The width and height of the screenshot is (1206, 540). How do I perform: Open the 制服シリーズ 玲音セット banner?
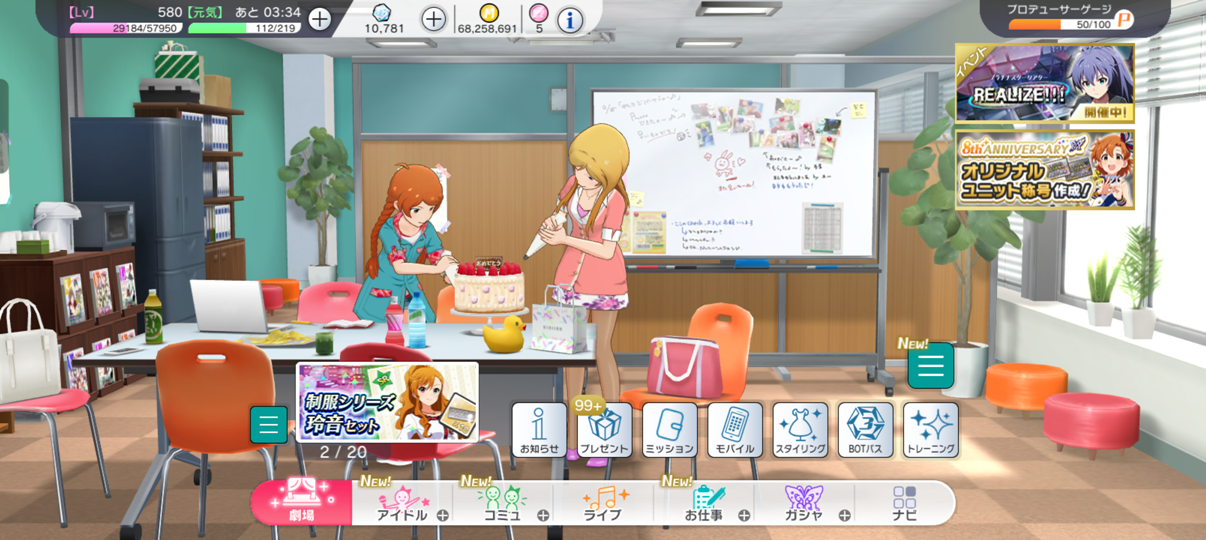click(x=387, y=401)
